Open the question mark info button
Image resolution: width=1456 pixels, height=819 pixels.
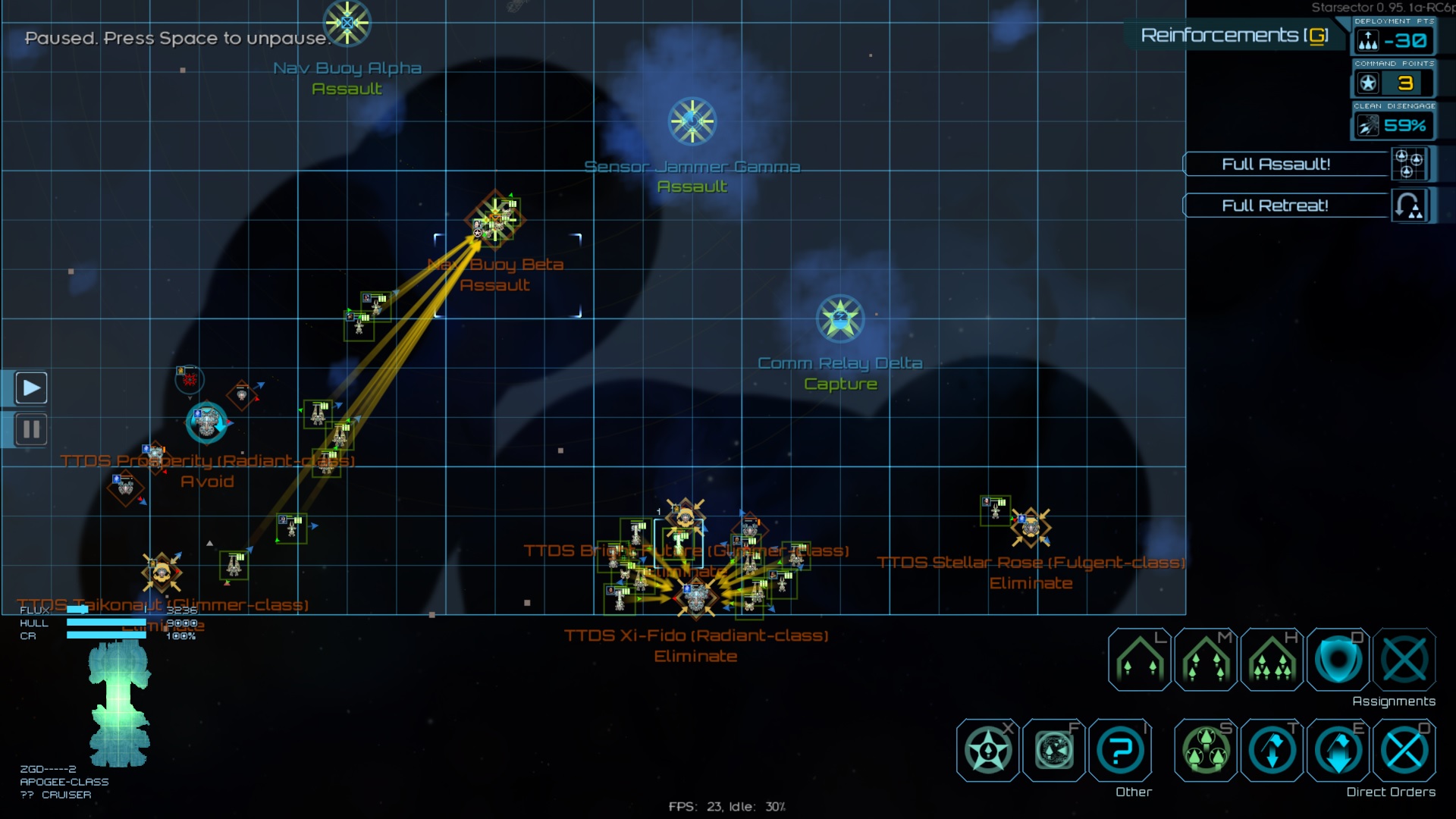click(1120, 751)
